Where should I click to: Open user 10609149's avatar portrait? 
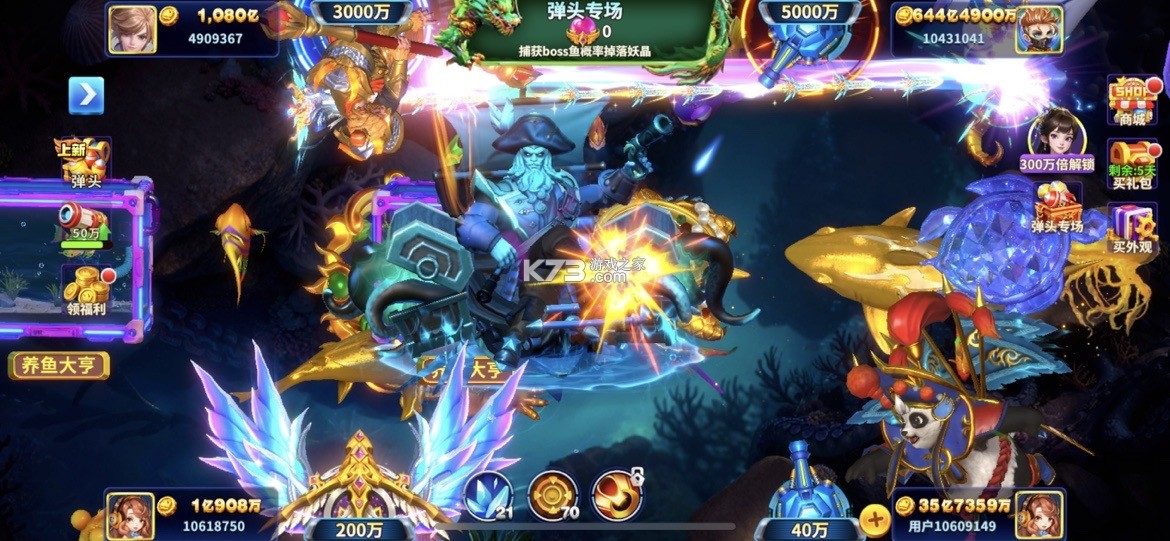click(1039, 516)
